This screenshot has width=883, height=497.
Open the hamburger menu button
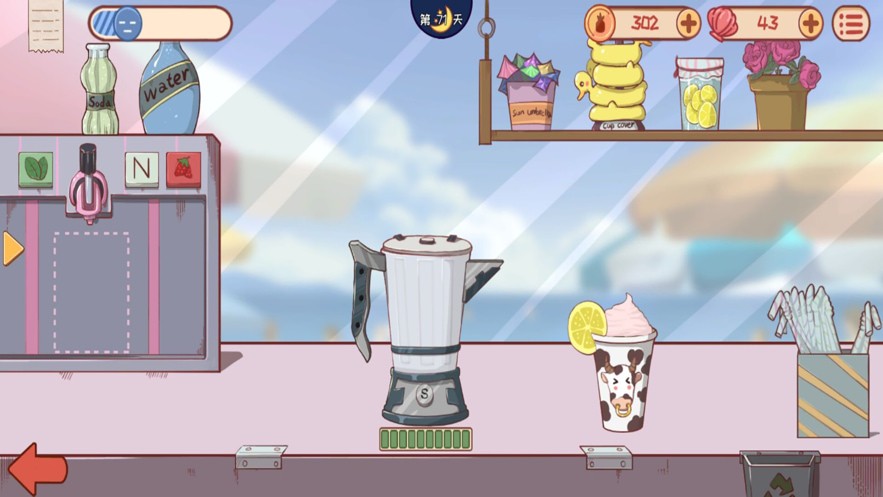tap(851, 24)
